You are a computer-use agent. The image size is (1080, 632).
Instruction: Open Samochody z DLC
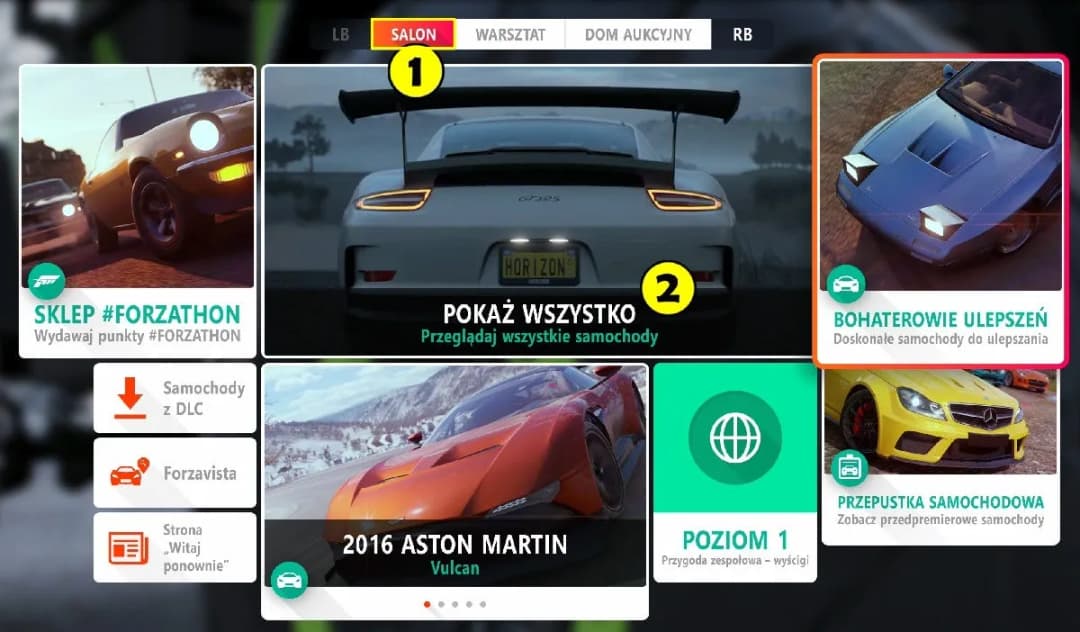point(176,398)
